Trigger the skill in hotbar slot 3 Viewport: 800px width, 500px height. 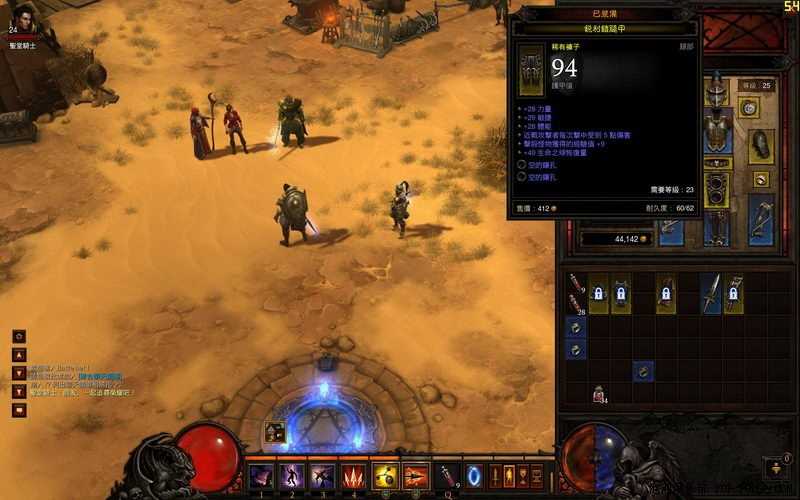[323, 476]
